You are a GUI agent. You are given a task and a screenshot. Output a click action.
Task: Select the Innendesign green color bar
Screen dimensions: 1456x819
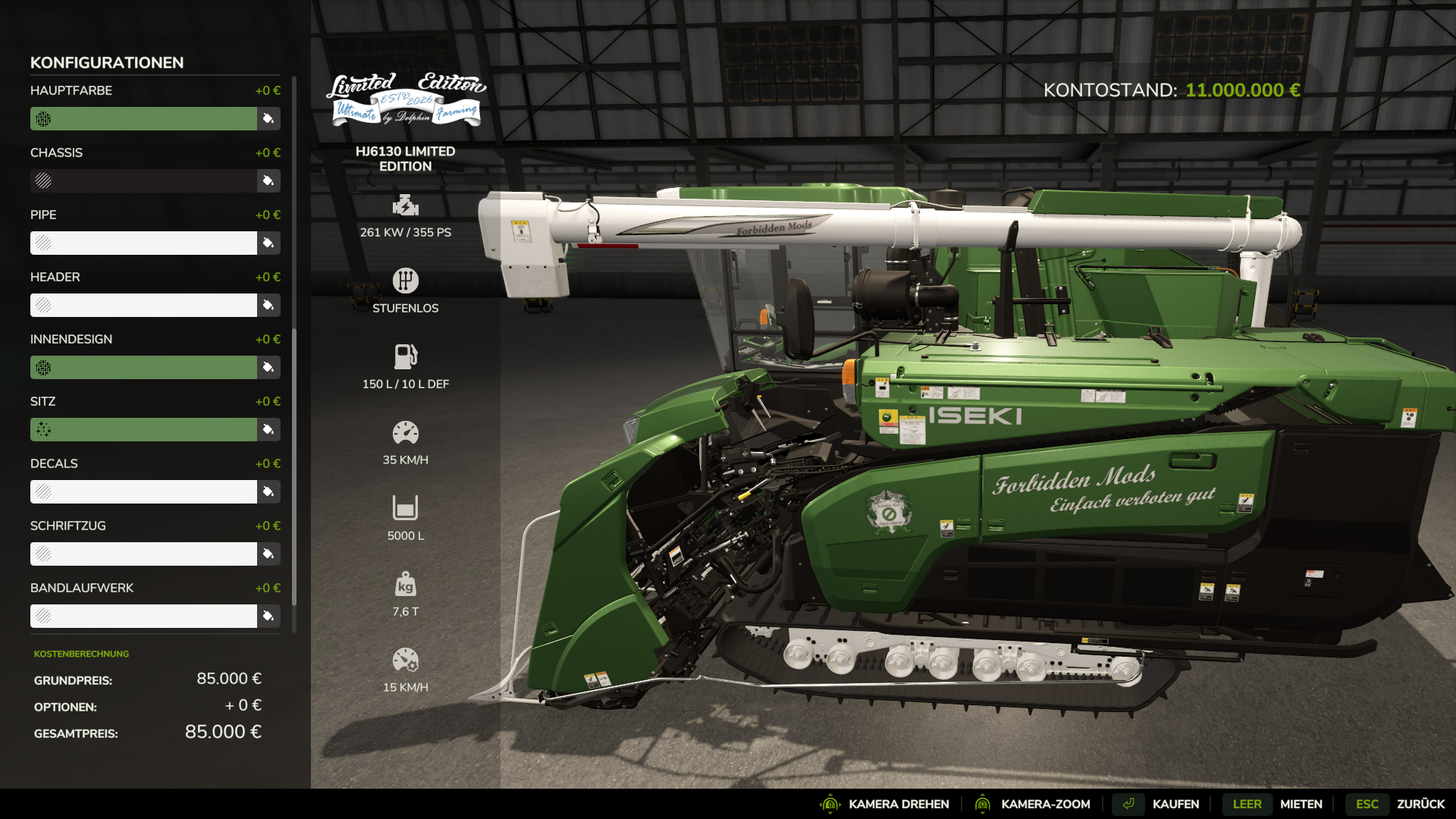[x=143, y=367]
